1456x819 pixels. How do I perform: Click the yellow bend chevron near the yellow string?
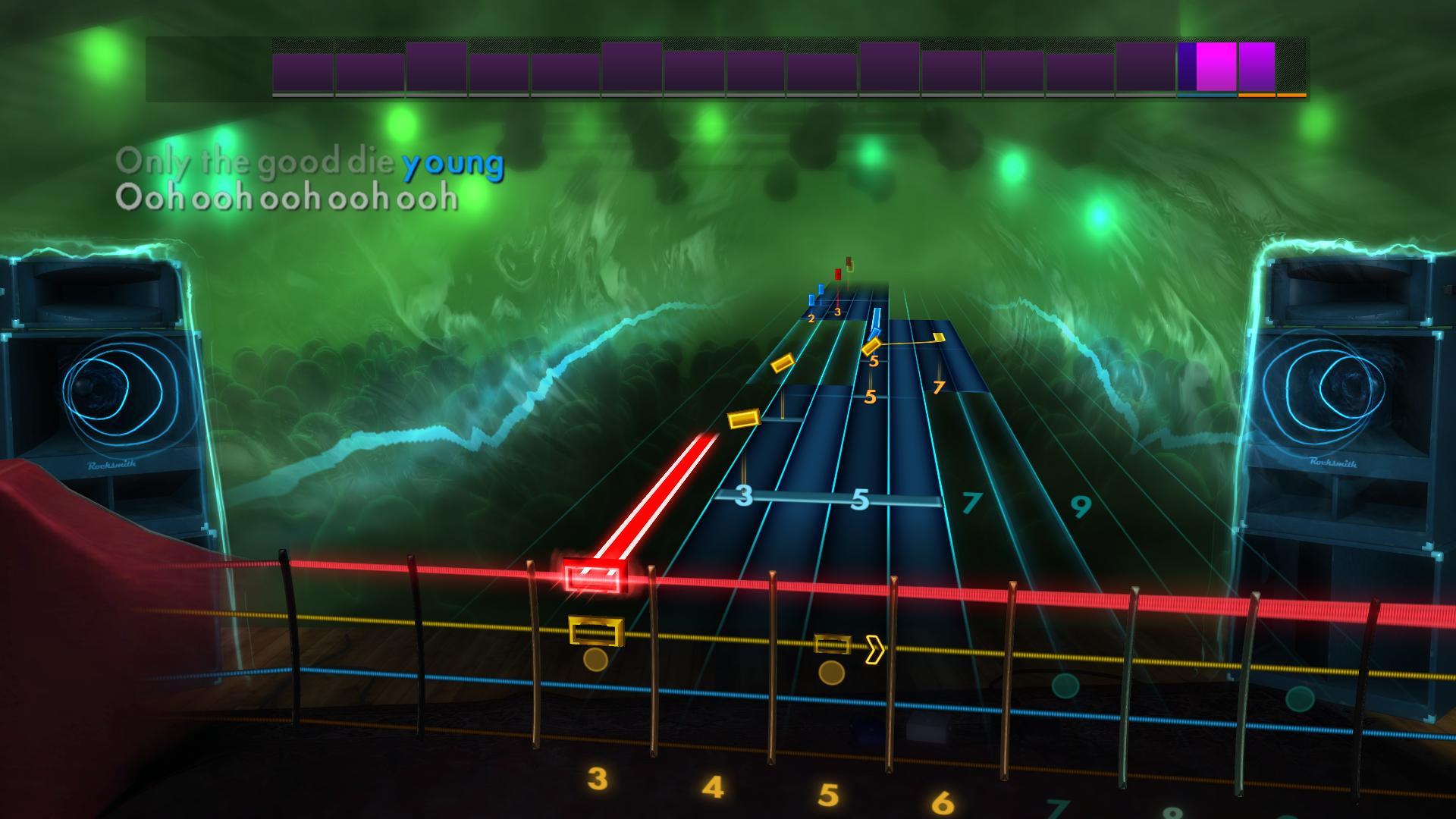(x=876, y=648)
